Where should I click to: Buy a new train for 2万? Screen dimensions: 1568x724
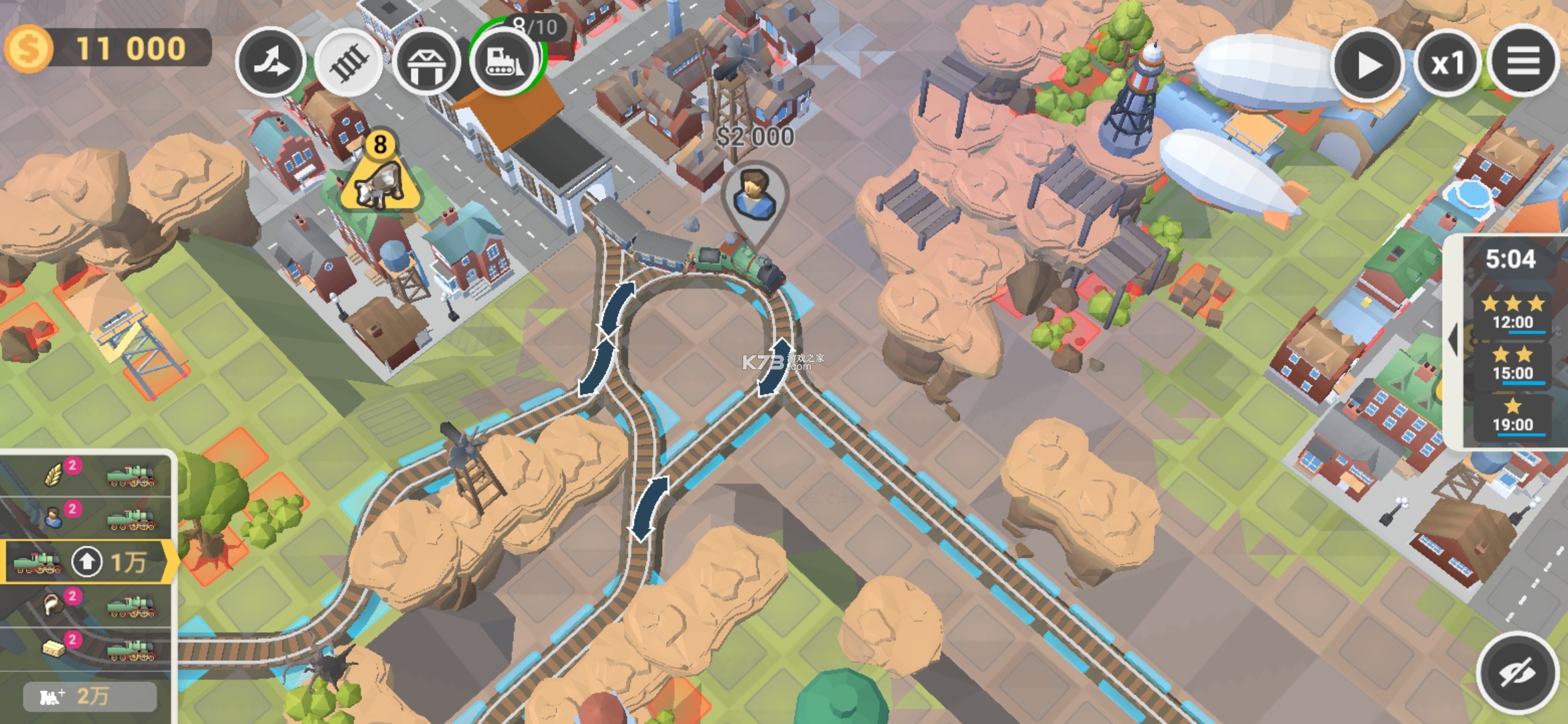pyautogui.click(x=90, y=697)
